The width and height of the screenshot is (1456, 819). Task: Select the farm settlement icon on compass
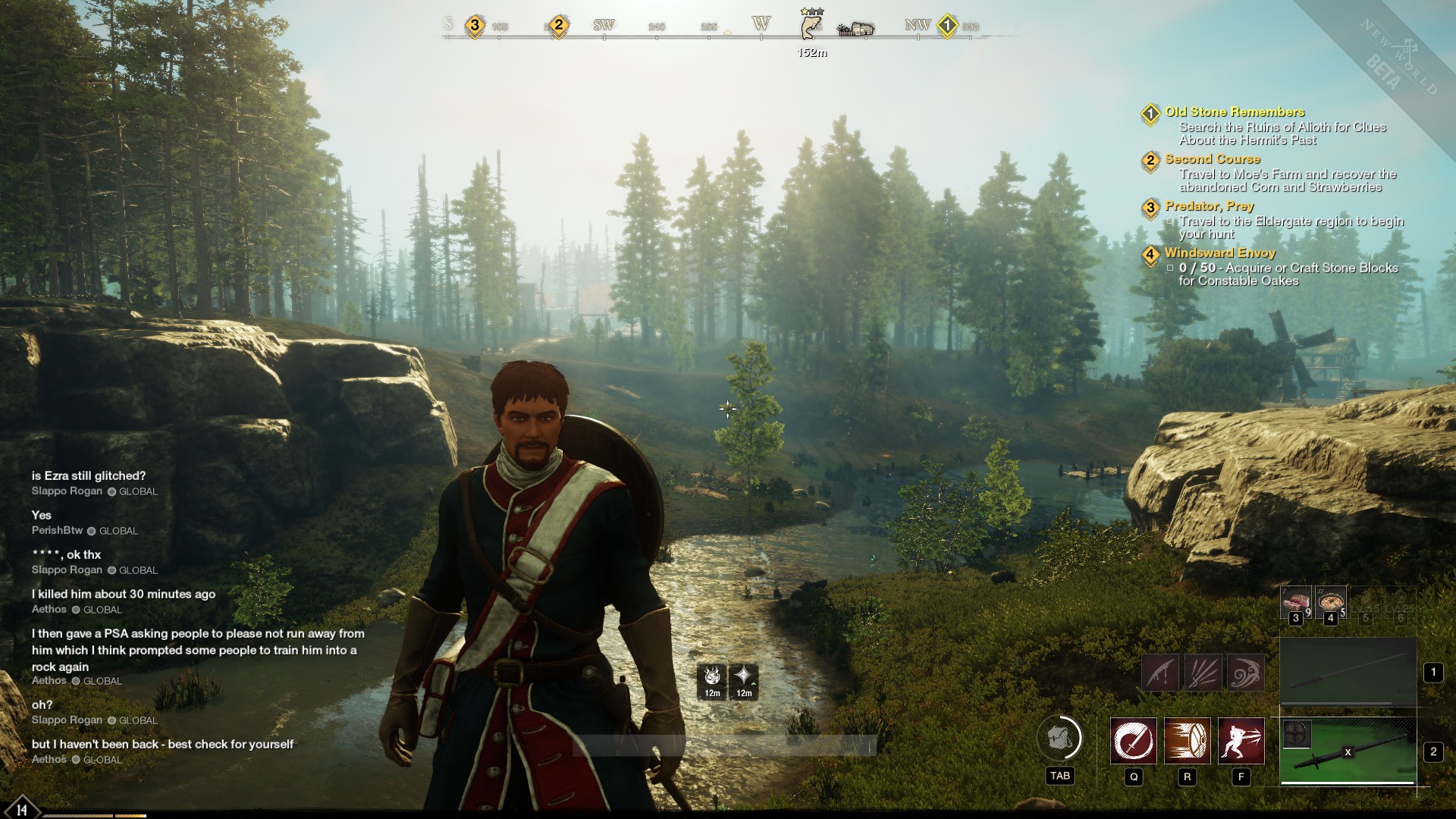click(855, 29)
